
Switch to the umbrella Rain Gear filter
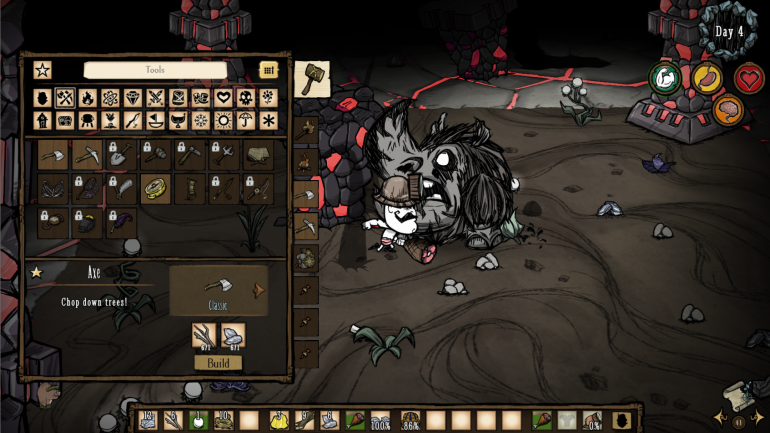(246, 120)
